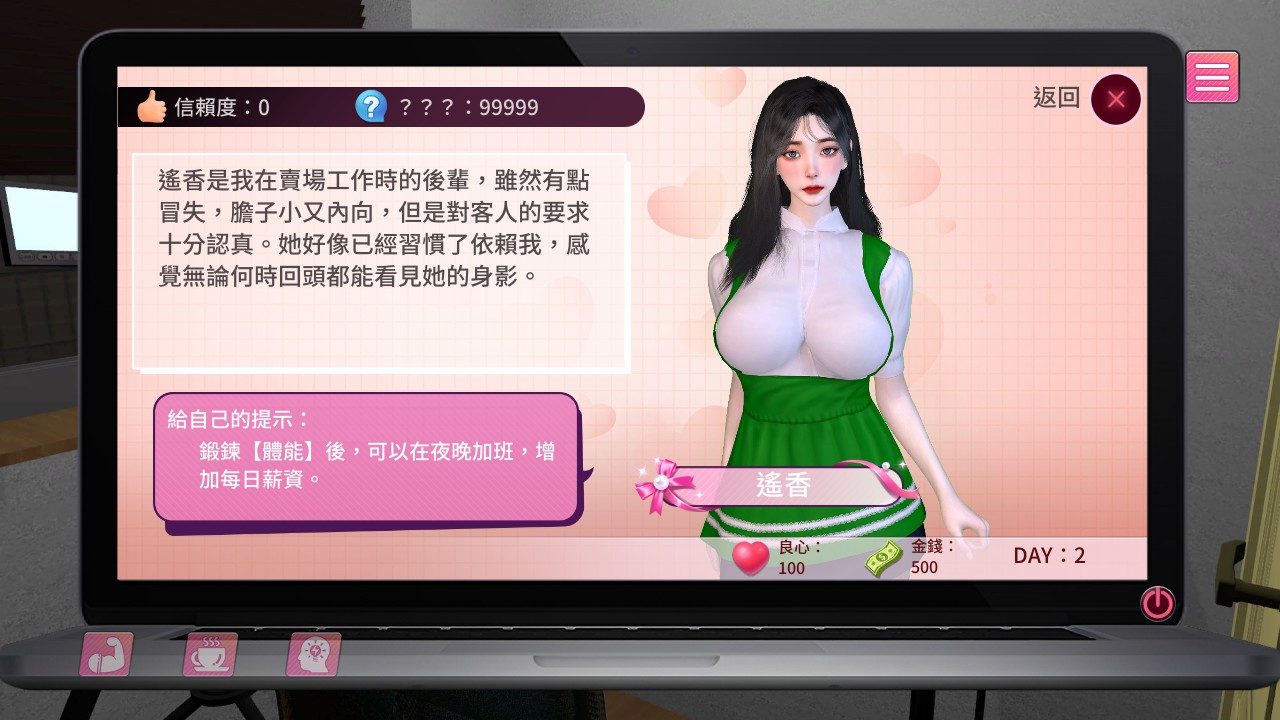Choose the lightbulb head icon
Screen dimensions: 1280x720
pos(314,654)
